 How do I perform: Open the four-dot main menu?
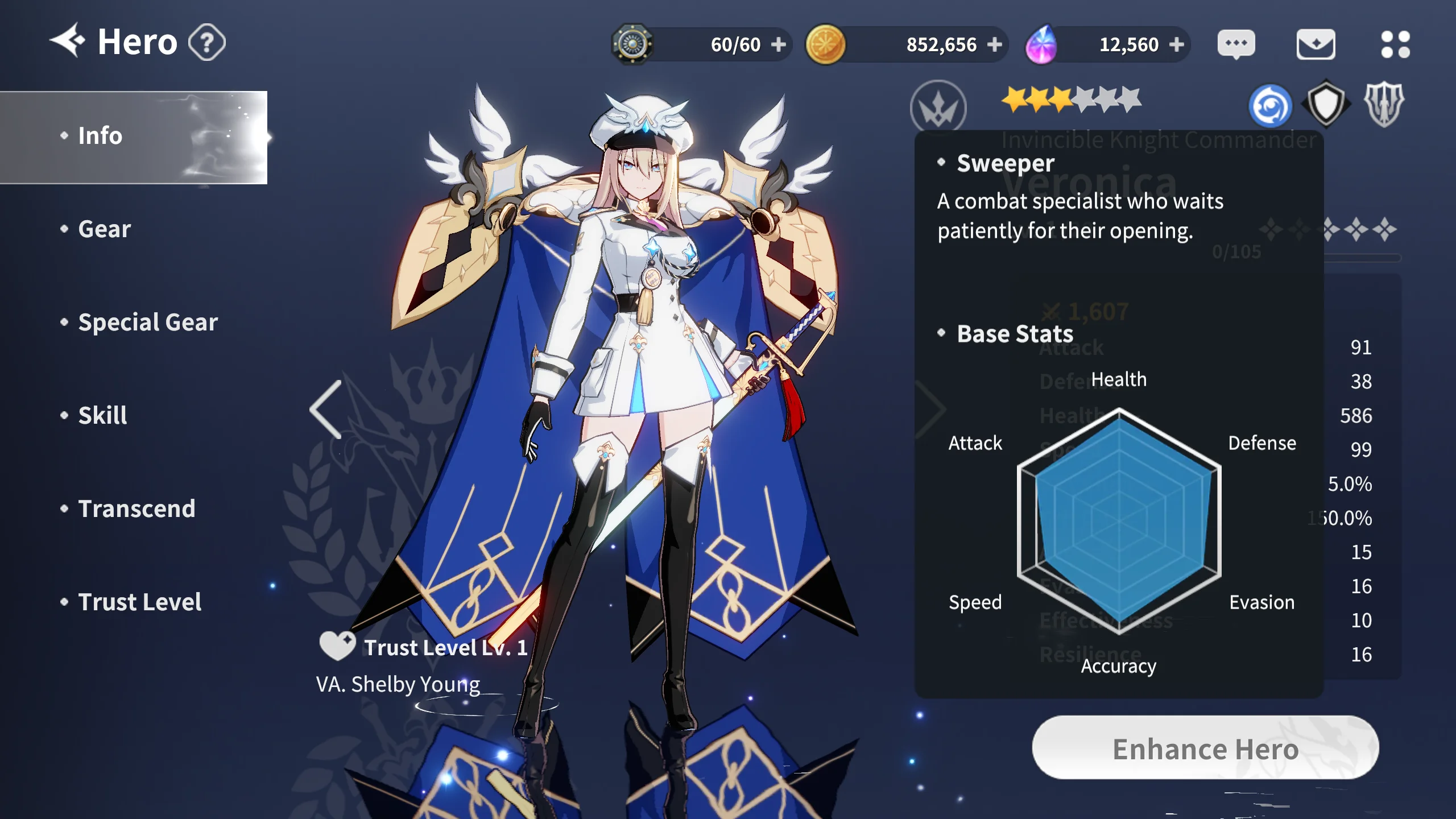point(1395,44)
